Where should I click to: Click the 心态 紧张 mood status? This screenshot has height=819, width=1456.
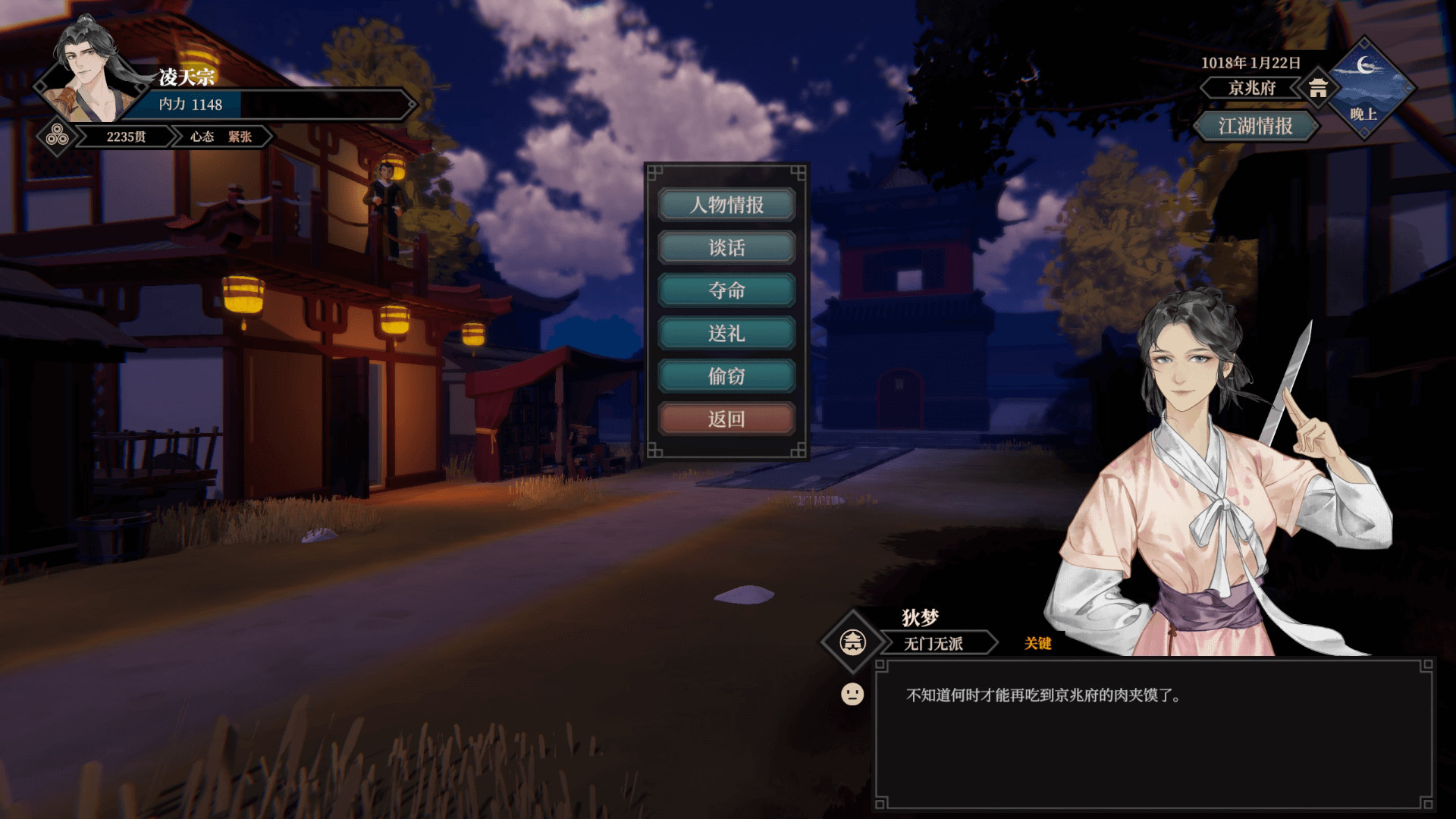tap(221, 136)
